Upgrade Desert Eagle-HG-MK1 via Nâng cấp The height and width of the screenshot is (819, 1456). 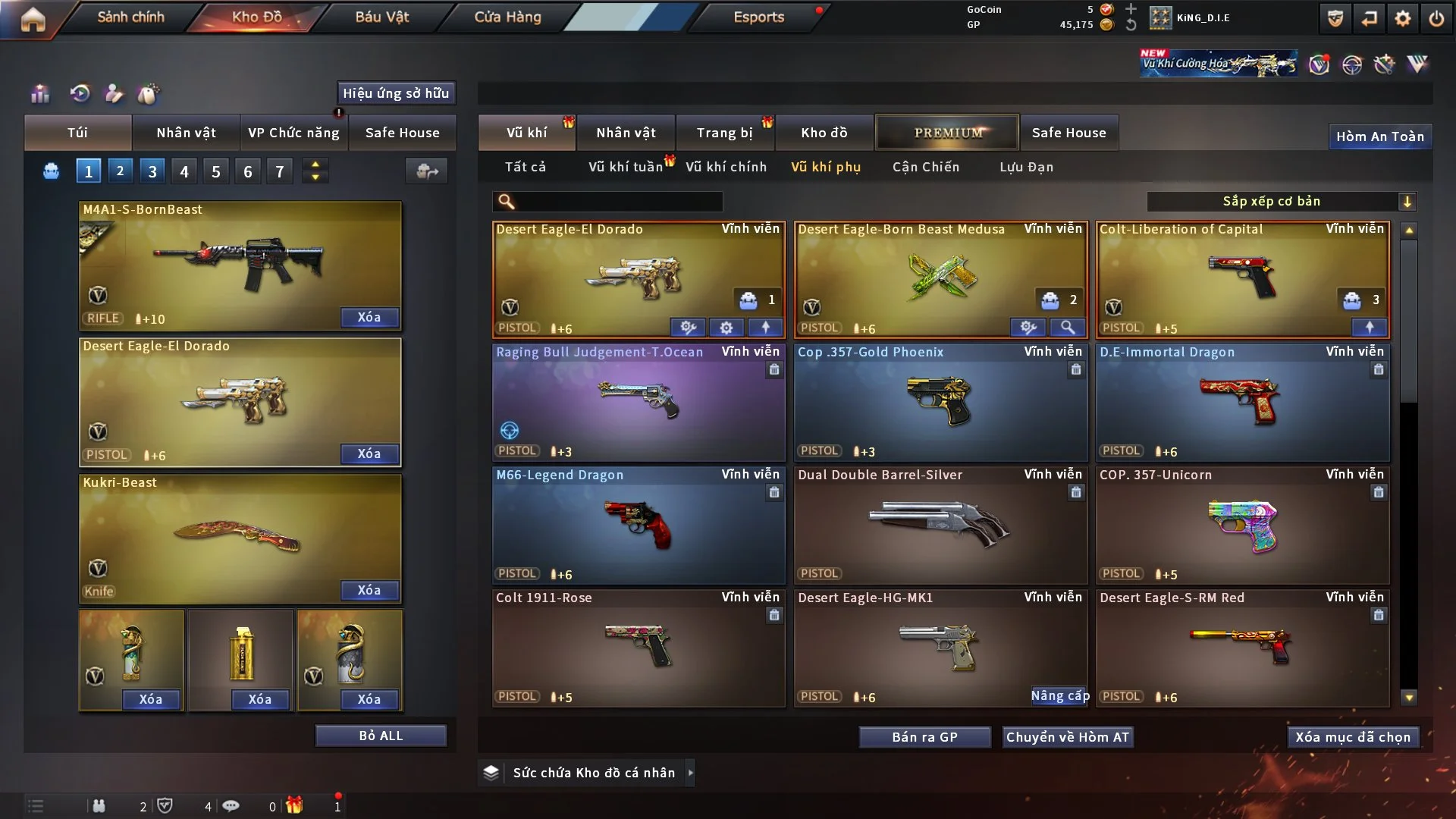pyautogui.click(x=1059, y=695)
